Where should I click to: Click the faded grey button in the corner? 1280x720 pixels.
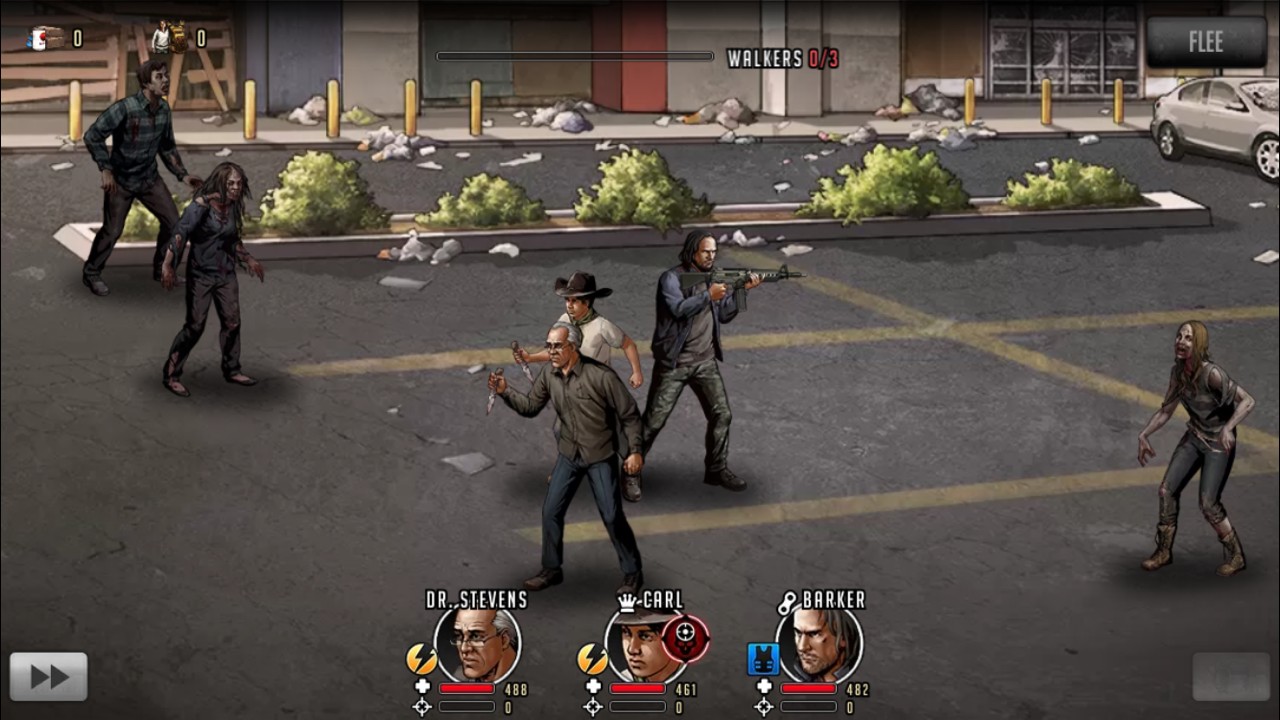1232,677
